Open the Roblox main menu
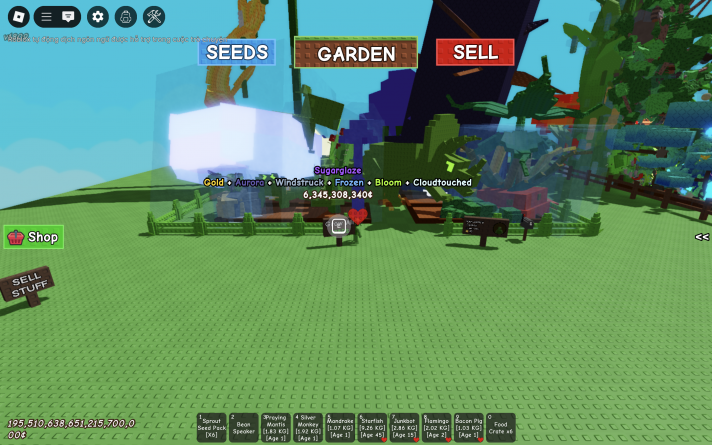 (17, 16)
